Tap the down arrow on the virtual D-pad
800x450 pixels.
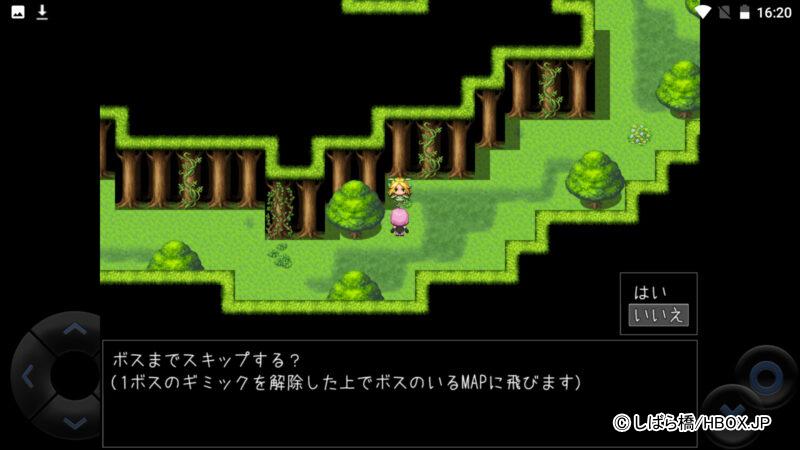pyautogui.click(x=74, y=423)
